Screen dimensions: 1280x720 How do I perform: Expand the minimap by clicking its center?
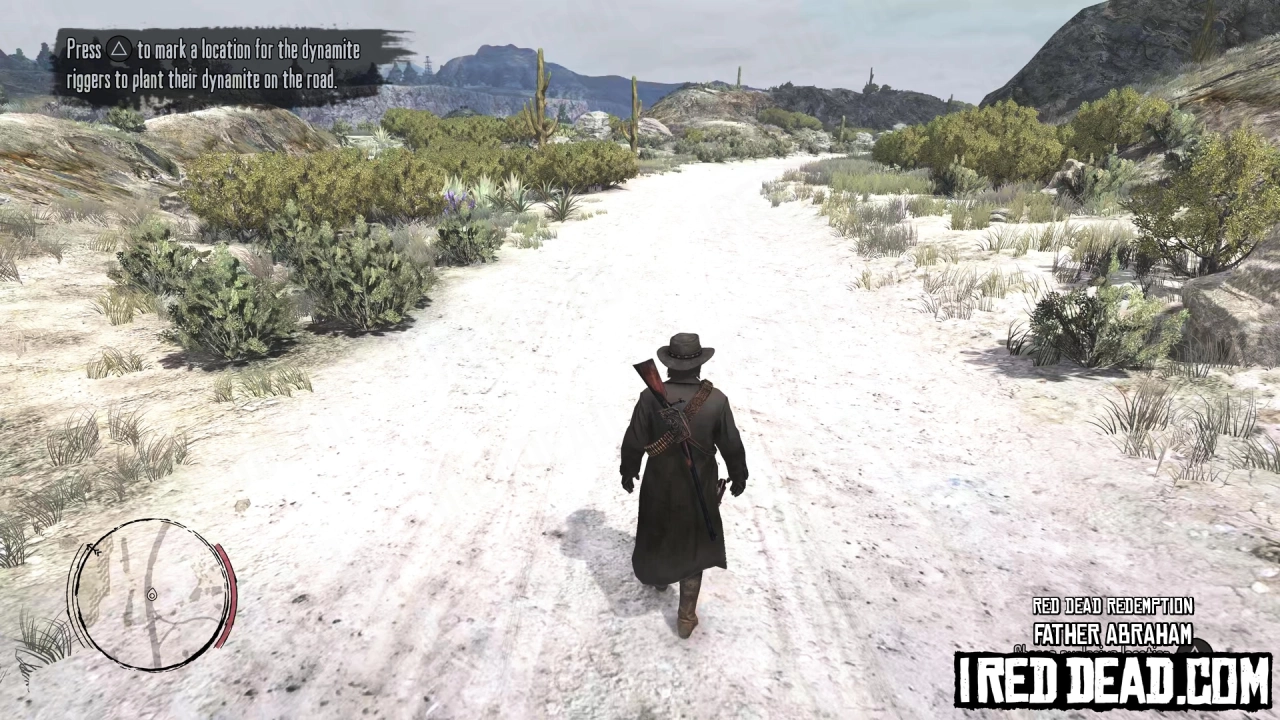tap(150, 595)
